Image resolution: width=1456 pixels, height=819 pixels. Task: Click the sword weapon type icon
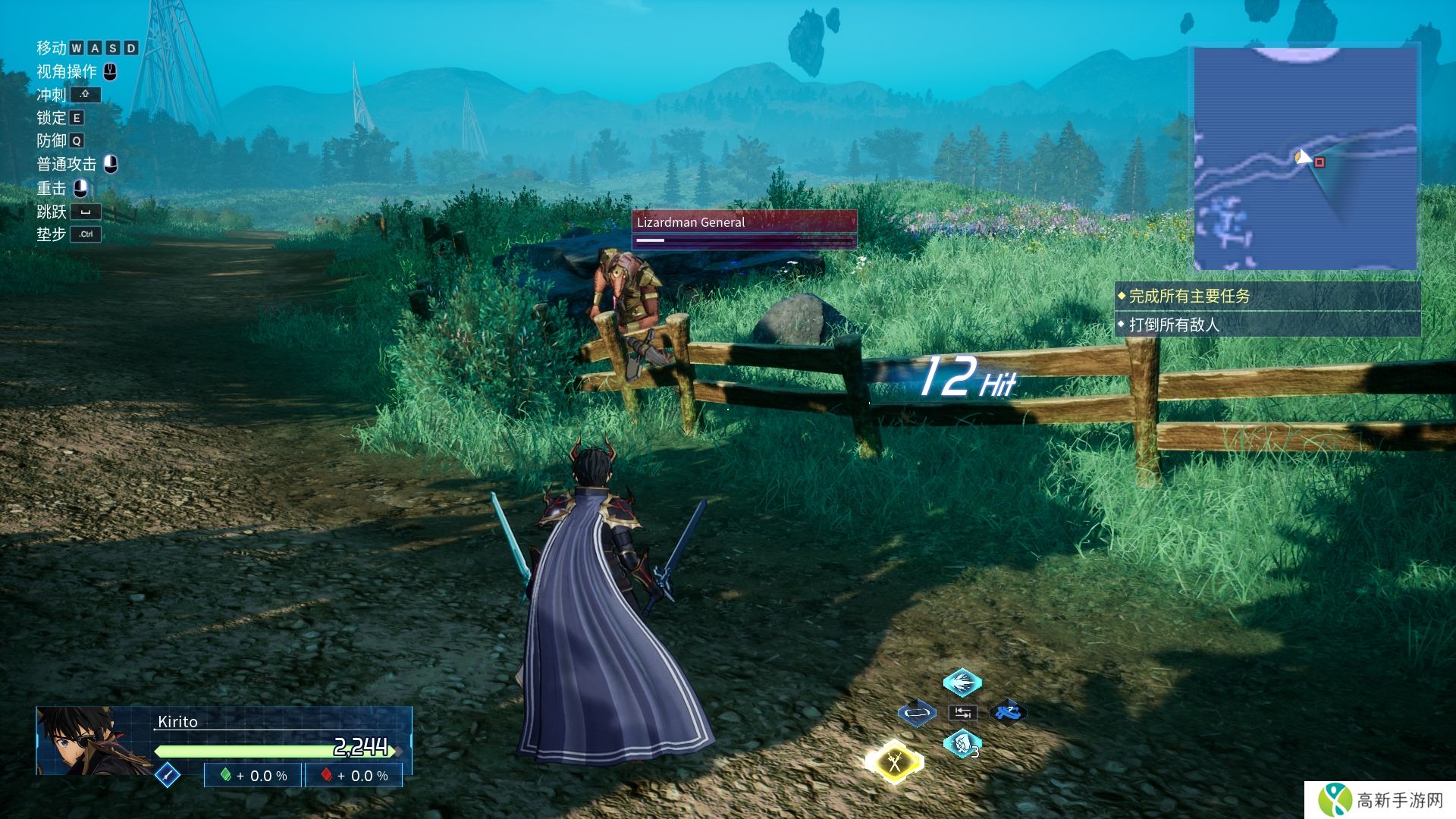click(167, 775)
